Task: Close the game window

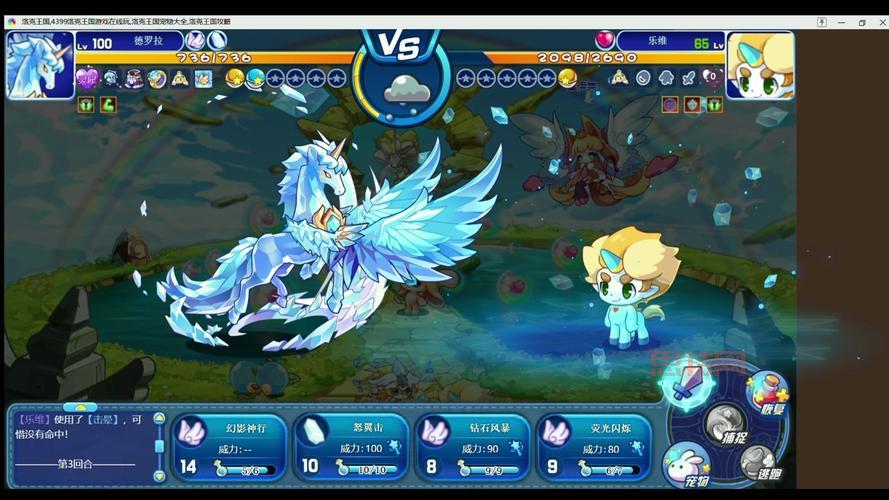Action: click(x=878, y=22)
